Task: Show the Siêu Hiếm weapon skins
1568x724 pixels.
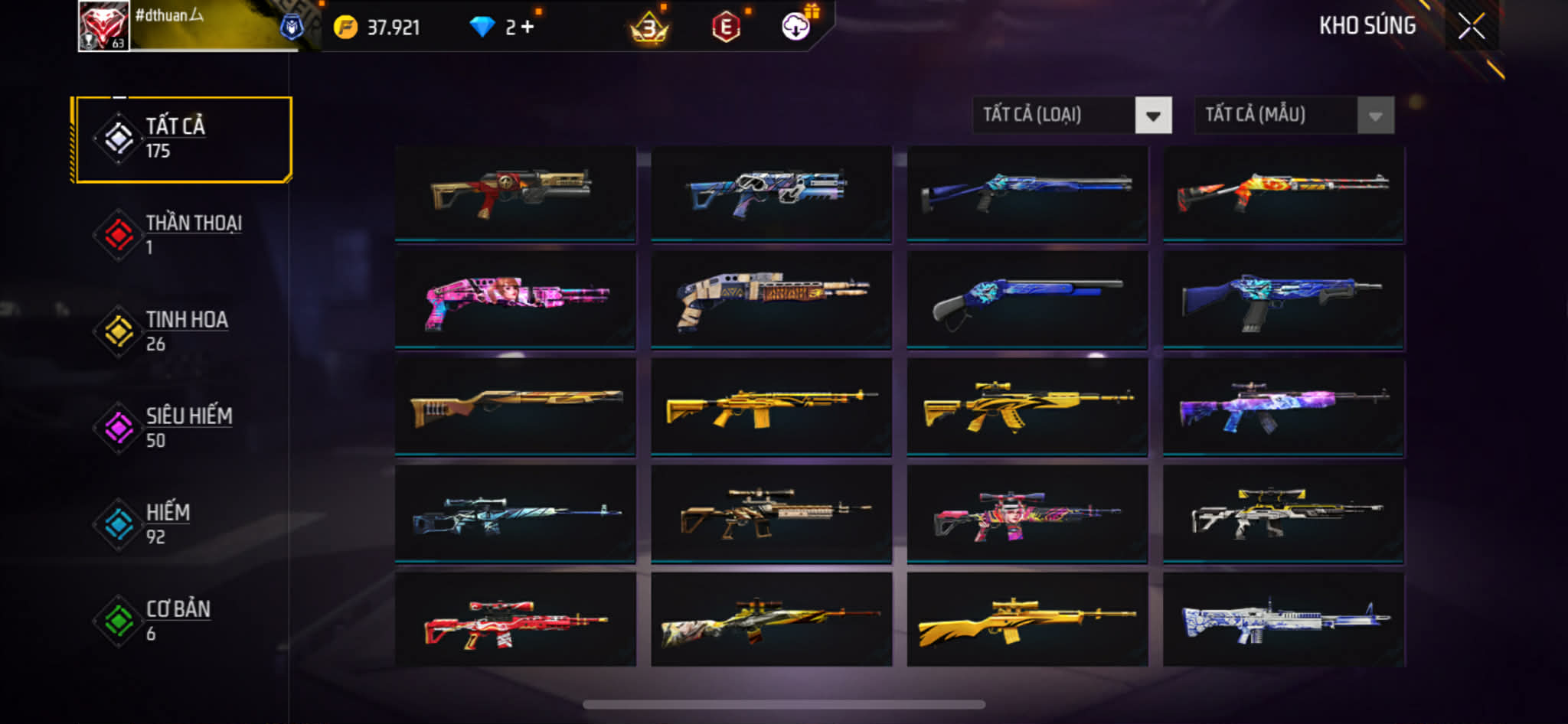Action: point(182,428)
